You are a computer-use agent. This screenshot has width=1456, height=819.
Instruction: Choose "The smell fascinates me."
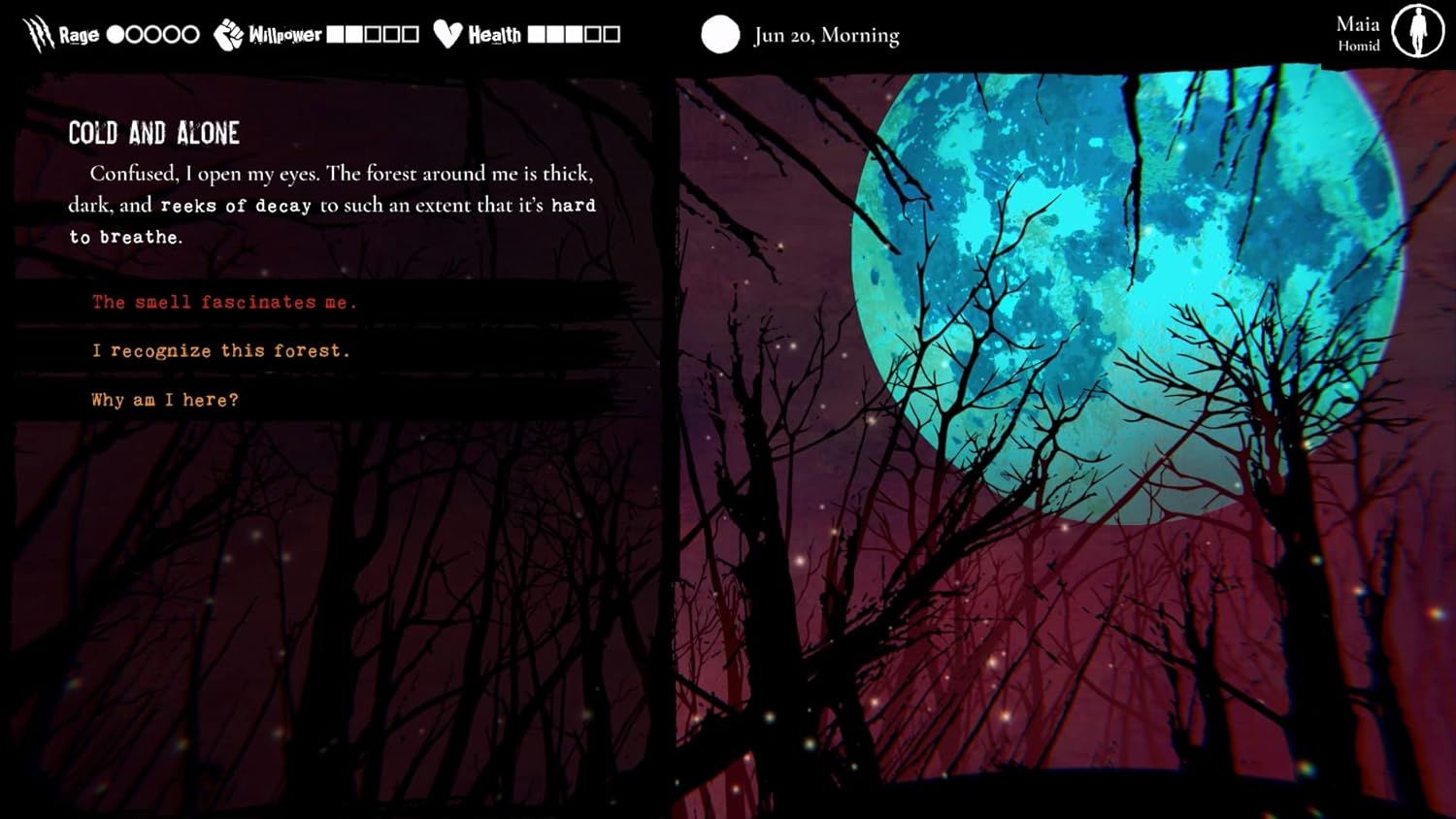[223, 302]
